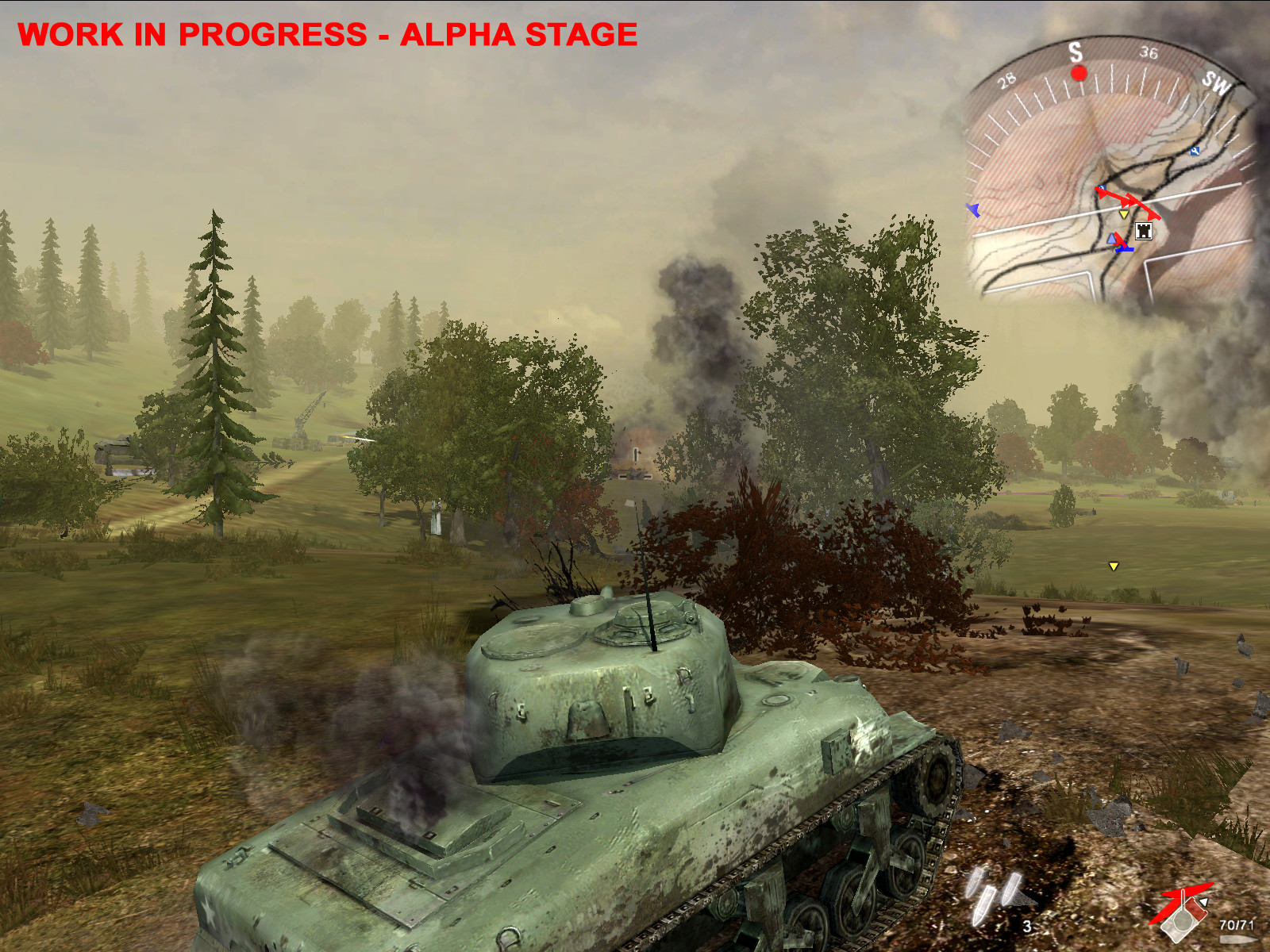
Task: Open the red turret section of damage display
Action: (x=1195, y=908)
